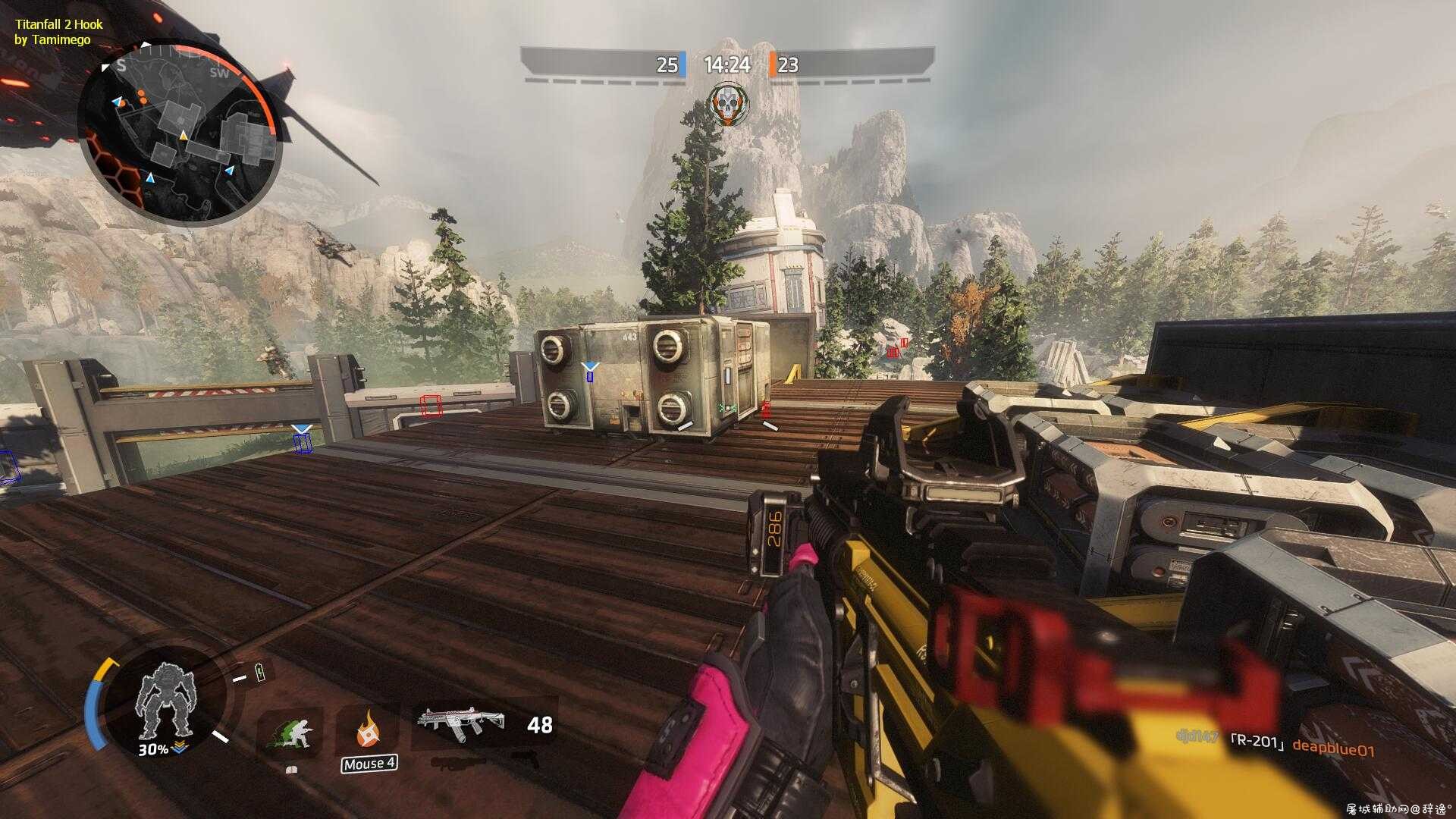Viewport: 1456px width, 819px height.
Task: Activate the Stim tactical ability icon
Action: tap(292, 733)
